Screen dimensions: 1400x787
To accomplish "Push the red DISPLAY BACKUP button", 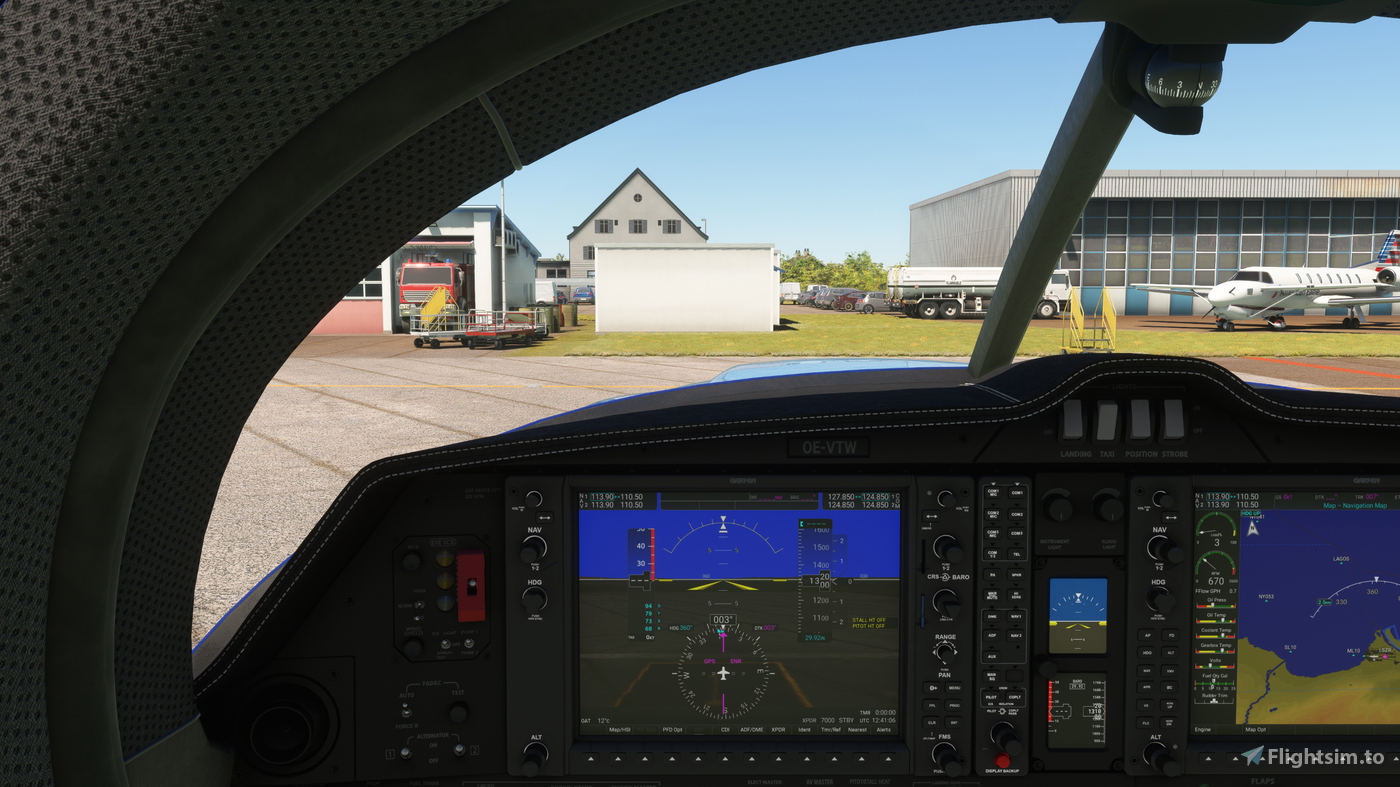I will [1003, 759].
